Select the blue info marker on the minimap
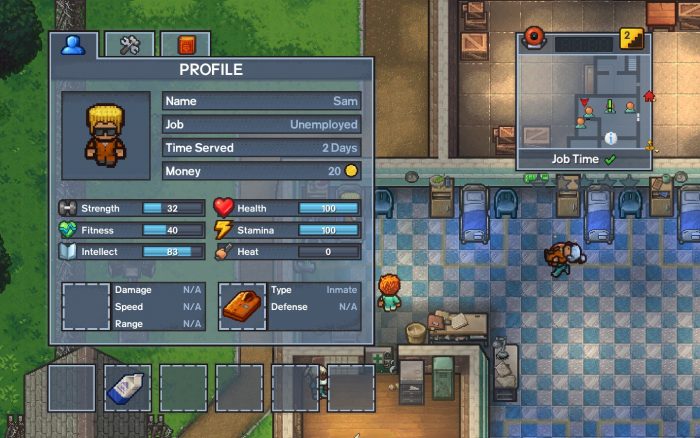This screenshot has width=700, height=438. click(x=609, y=137)
